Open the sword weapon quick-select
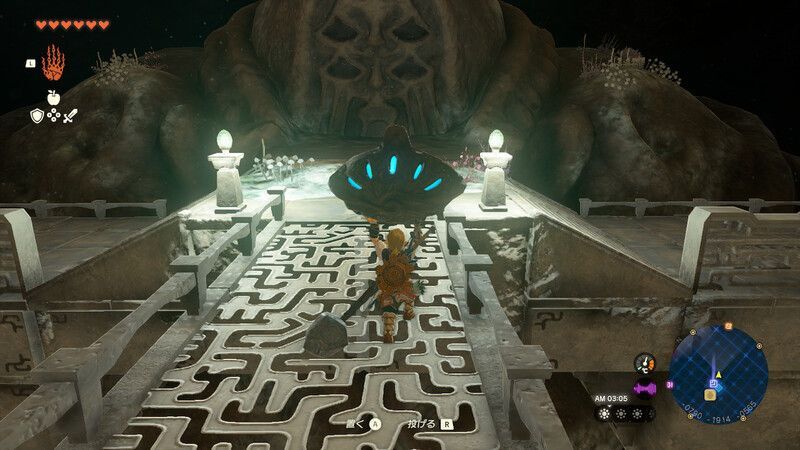 [x=70, y=116]
